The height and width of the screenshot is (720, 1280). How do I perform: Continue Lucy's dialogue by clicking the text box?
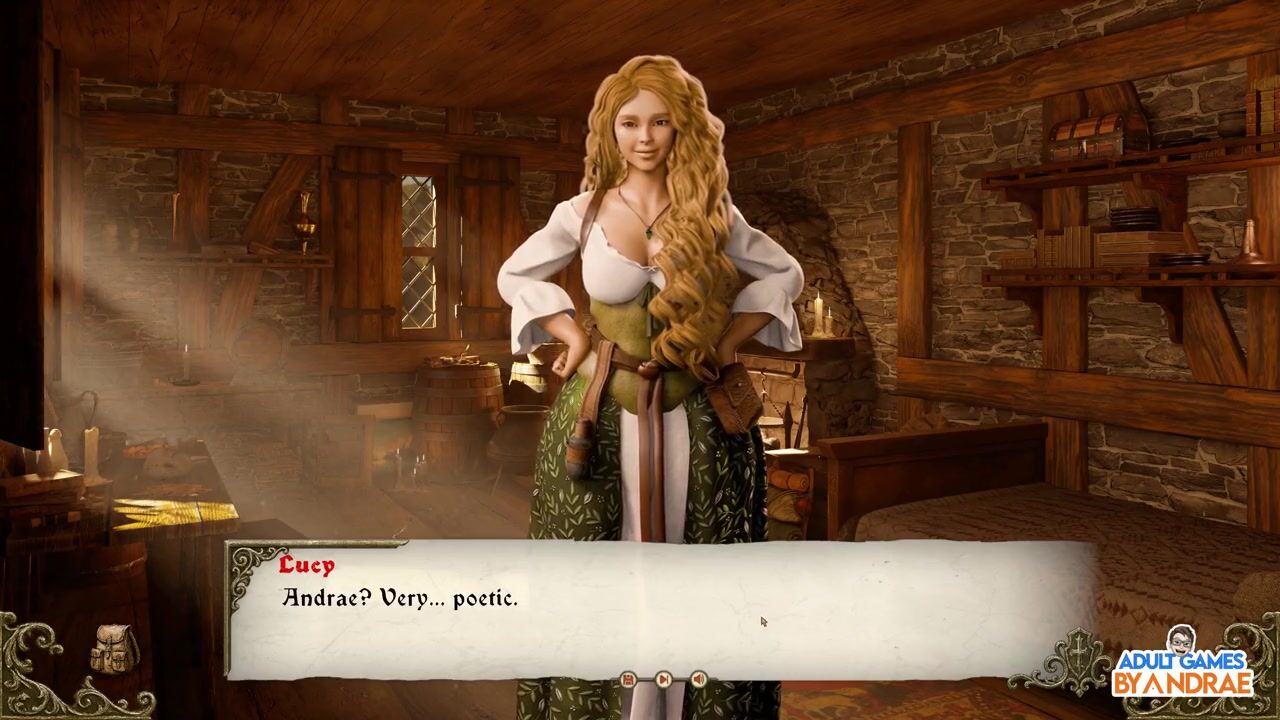(660, 610)
